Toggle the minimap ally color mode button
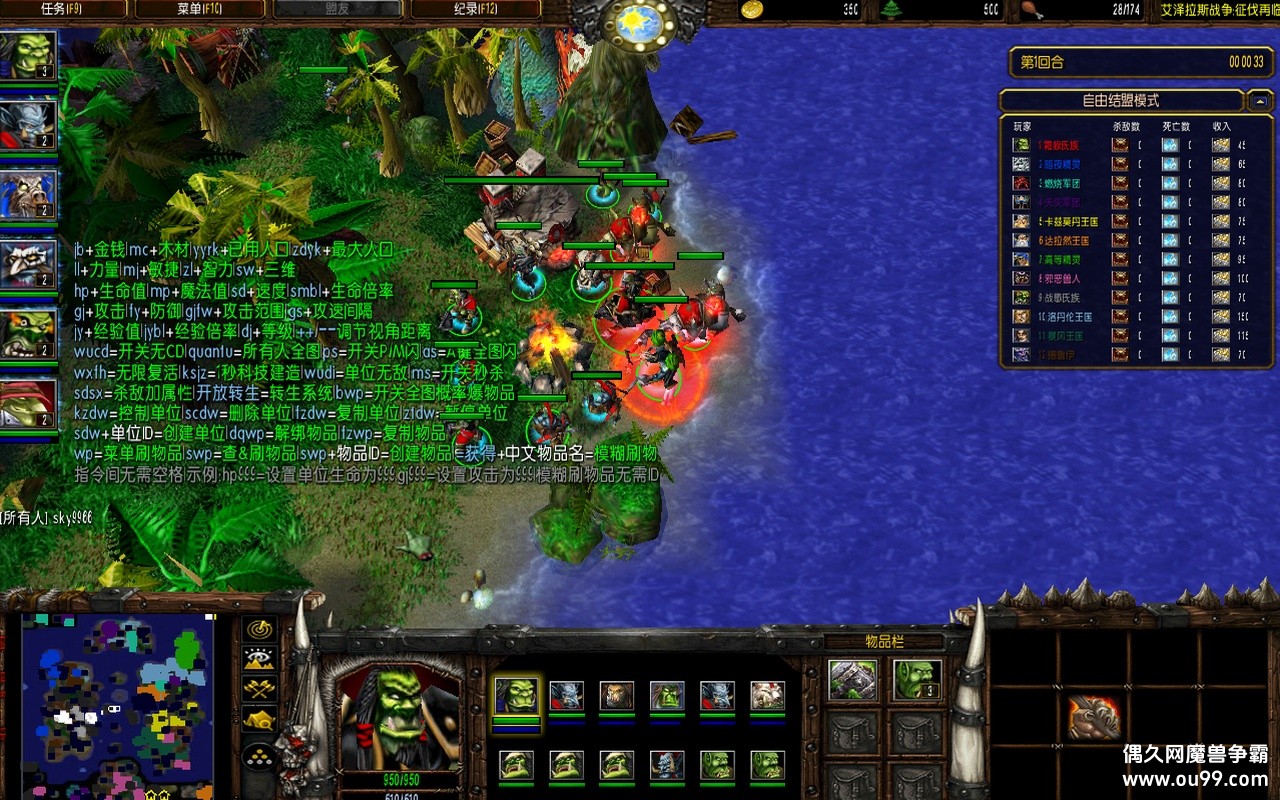The image size is (1280, 800). (260, 688)
